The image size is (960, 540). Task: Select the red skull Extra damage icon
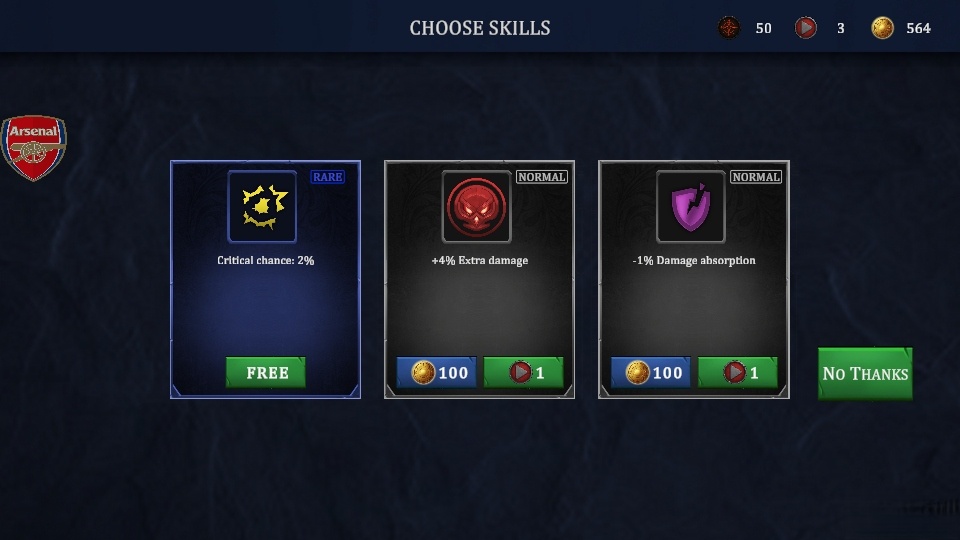(477, 207)
